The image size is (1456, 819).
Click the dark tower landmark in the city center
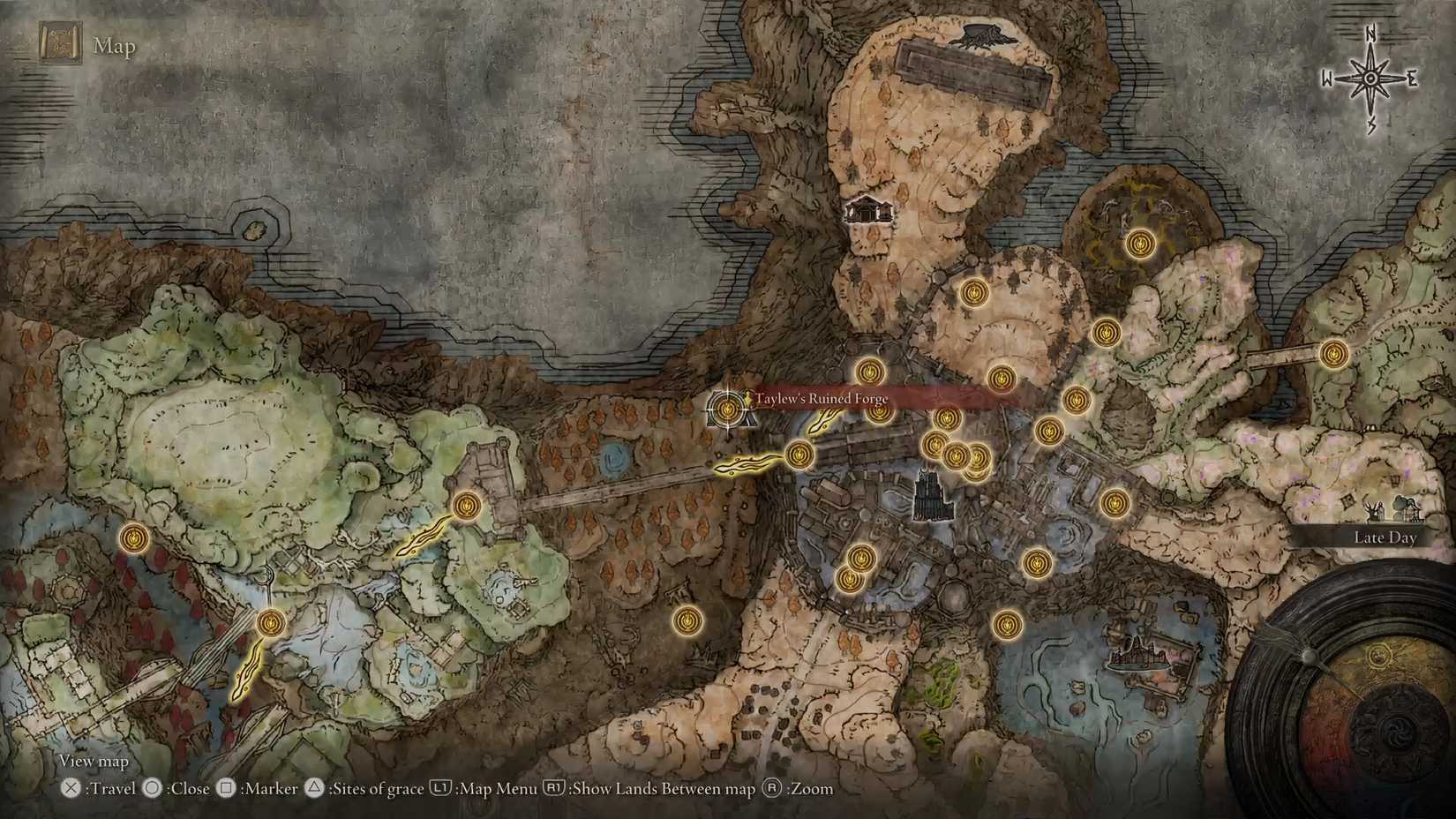[x=929, y=494]
